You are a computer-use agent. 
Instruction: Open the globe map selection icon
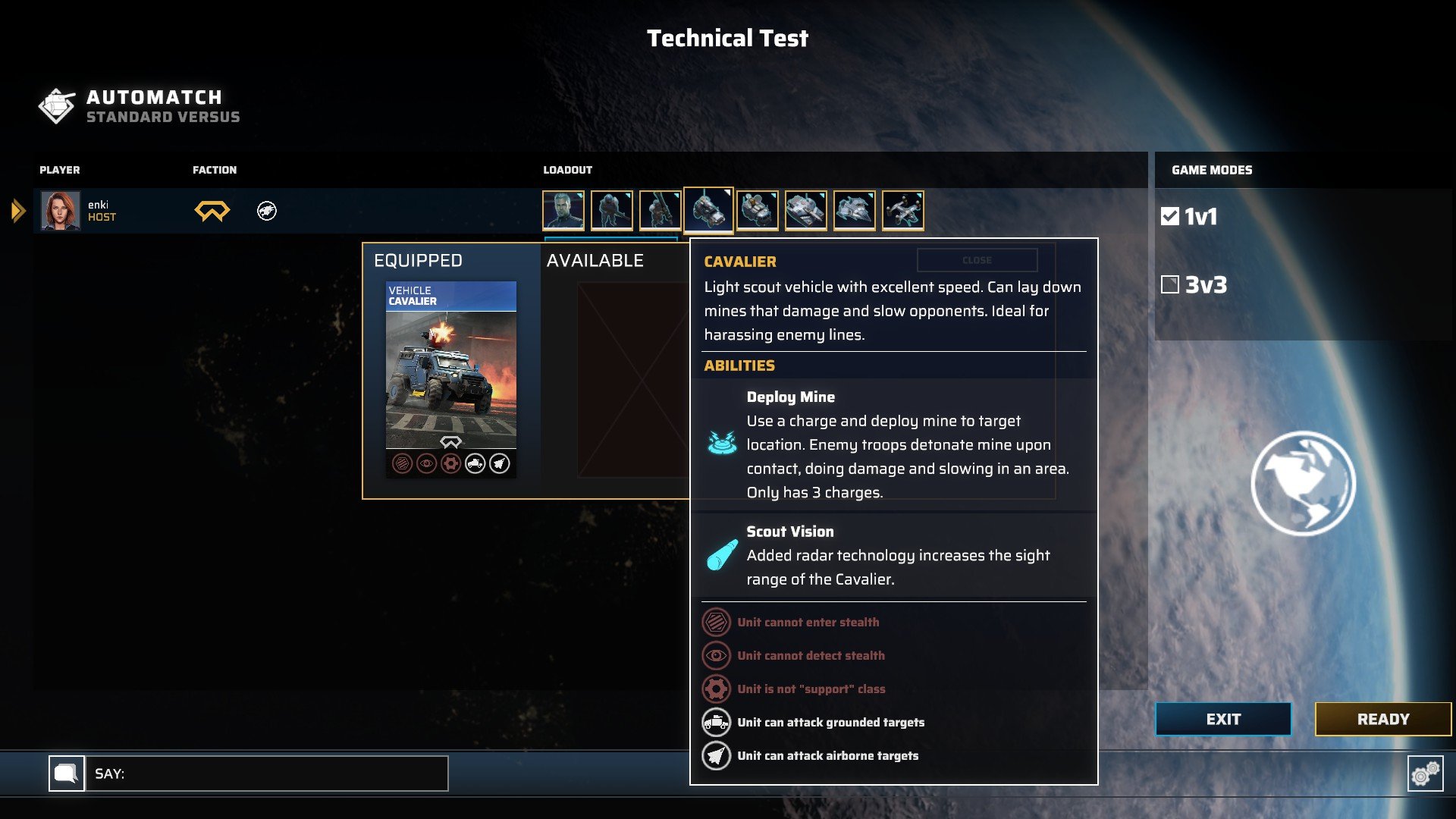click(1303, 483)
